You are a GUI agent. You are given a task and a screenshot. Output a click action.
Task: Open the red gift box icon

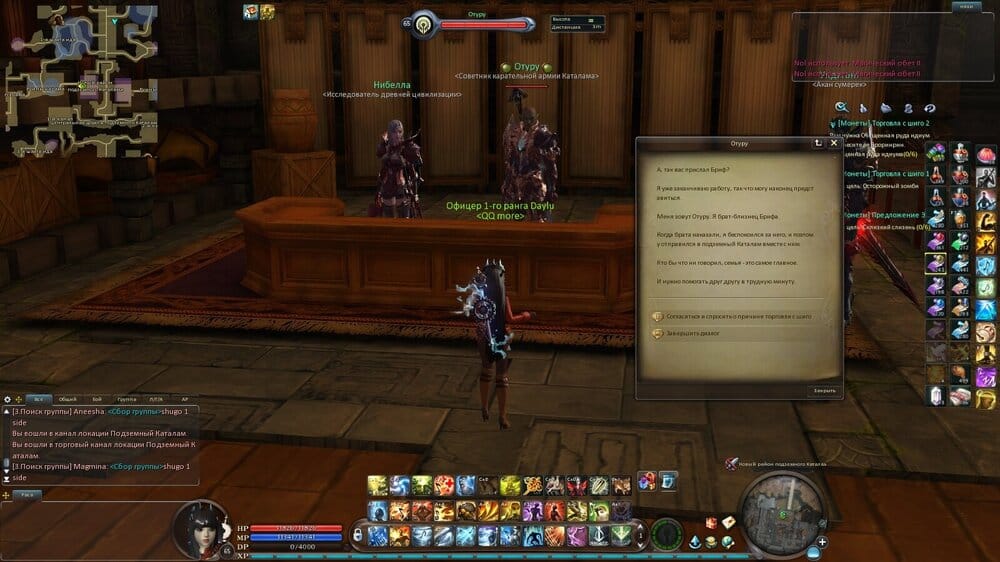pyautogui.click(x=711, y=523)
